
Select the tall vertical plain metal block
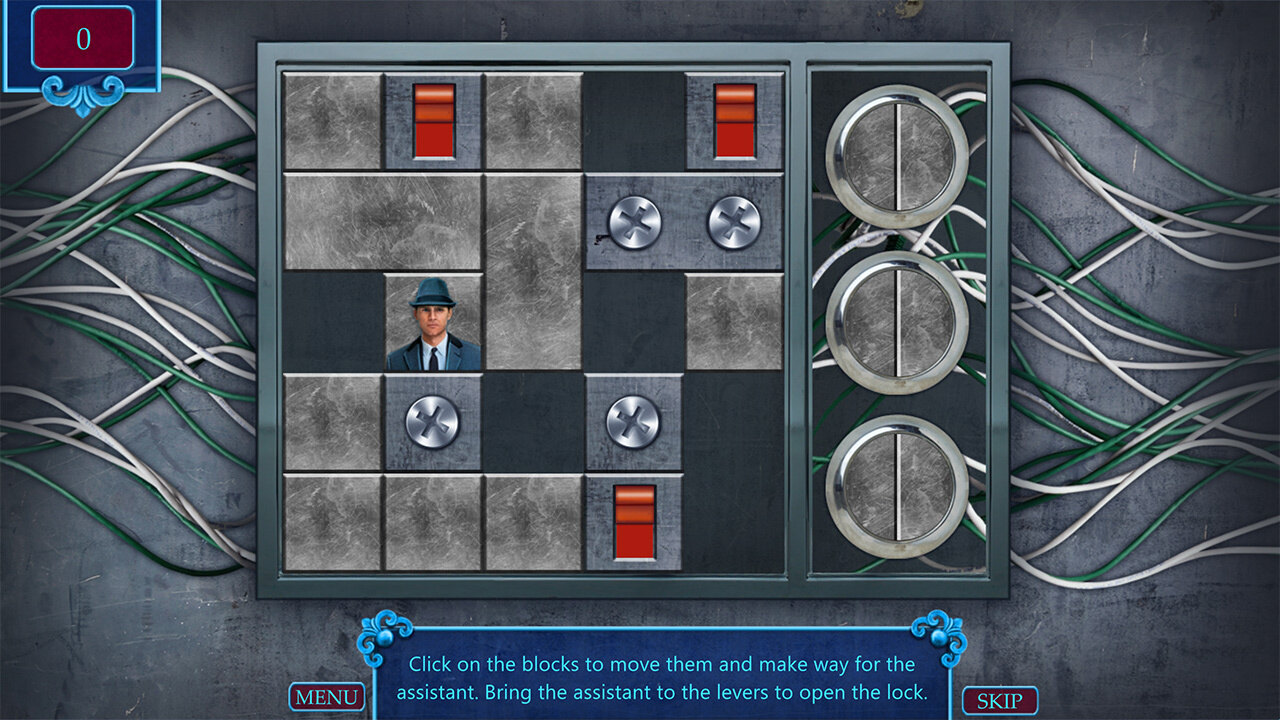click(533, 272)
